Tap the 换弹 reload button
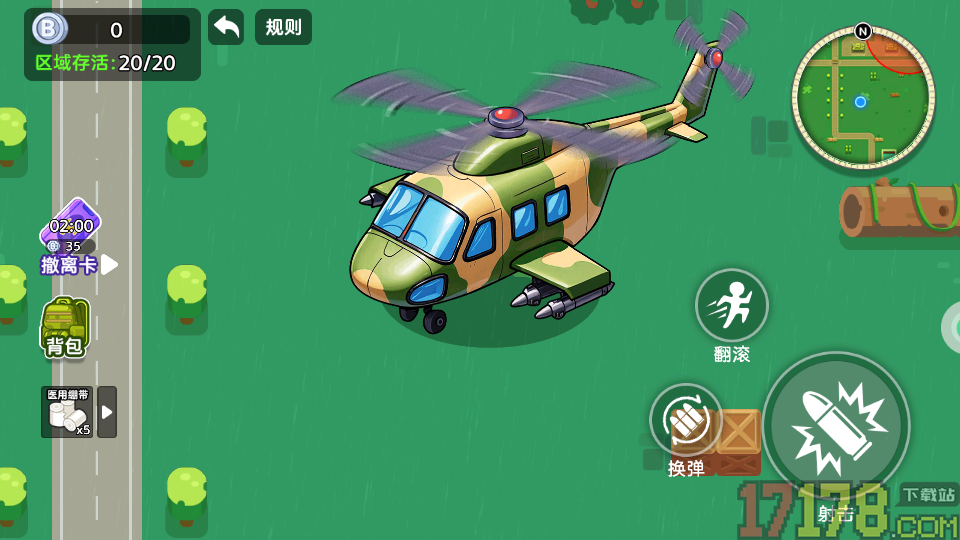The height and width of the screenshot is (540, 960). pos(686,421)
